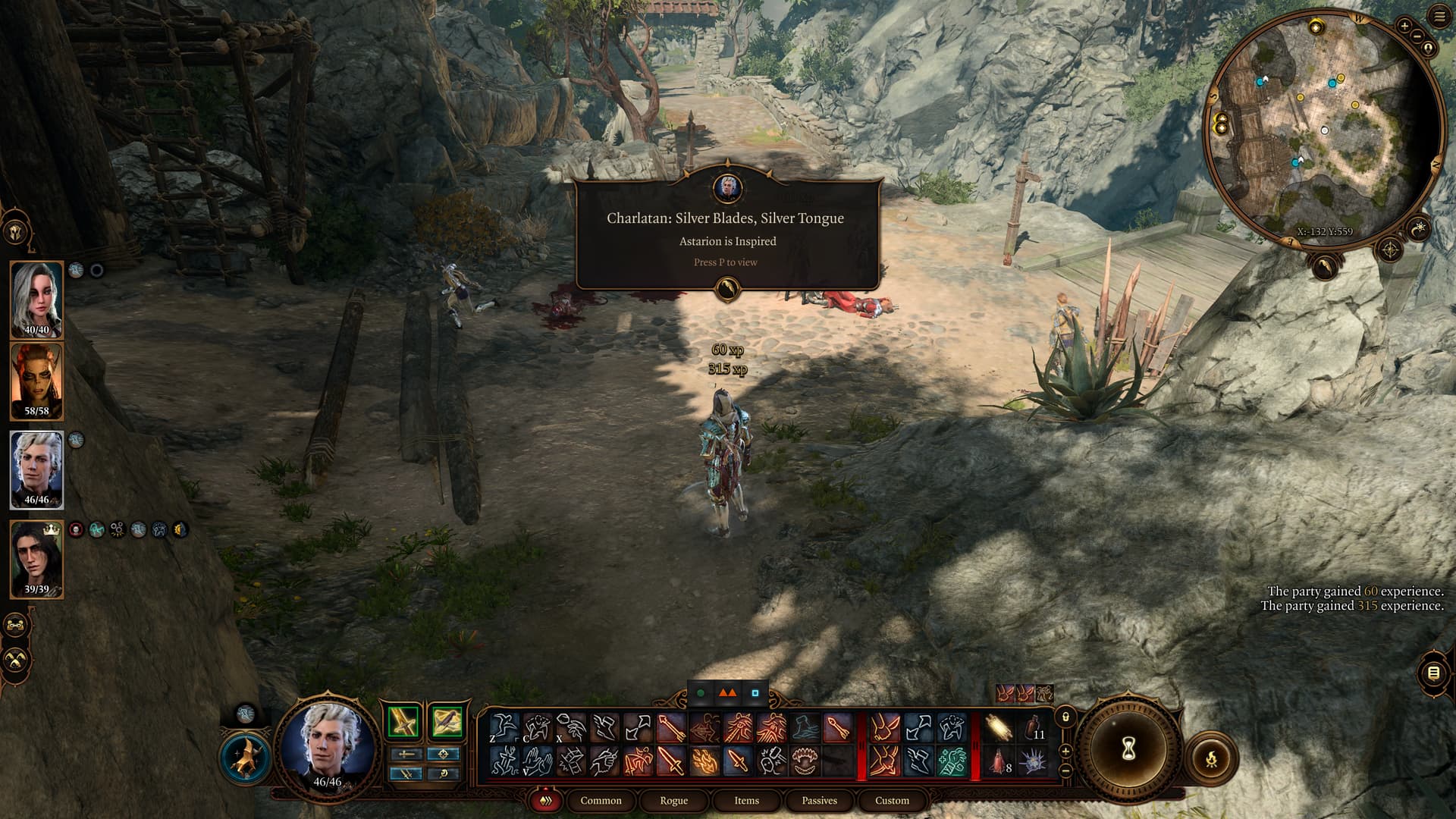1456x819 pixels.
Task: Zoom out on the minimap
Action: [1416, 37]
